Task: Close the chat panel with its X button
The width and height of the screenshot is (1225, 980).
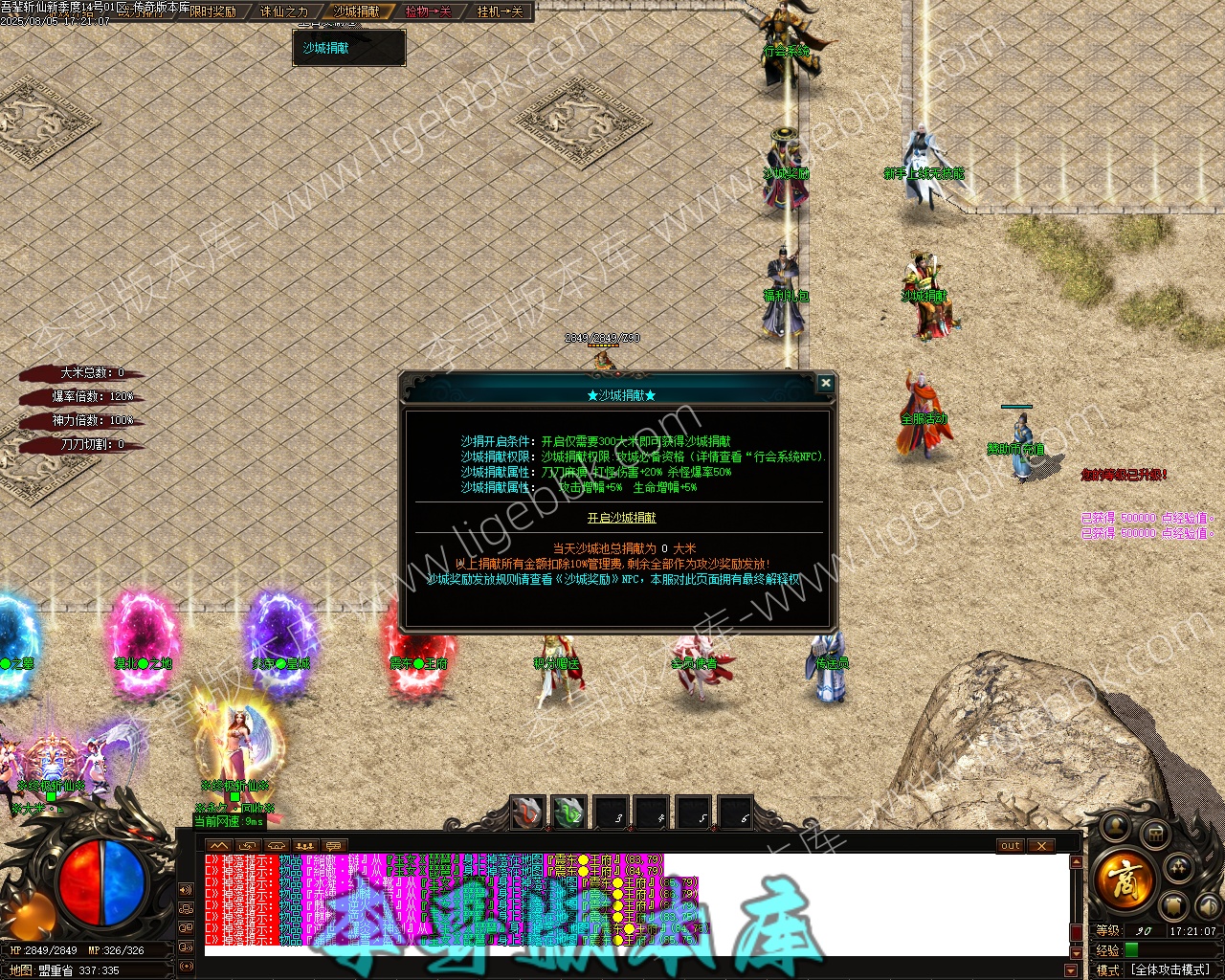Action: click(1041, 846)
